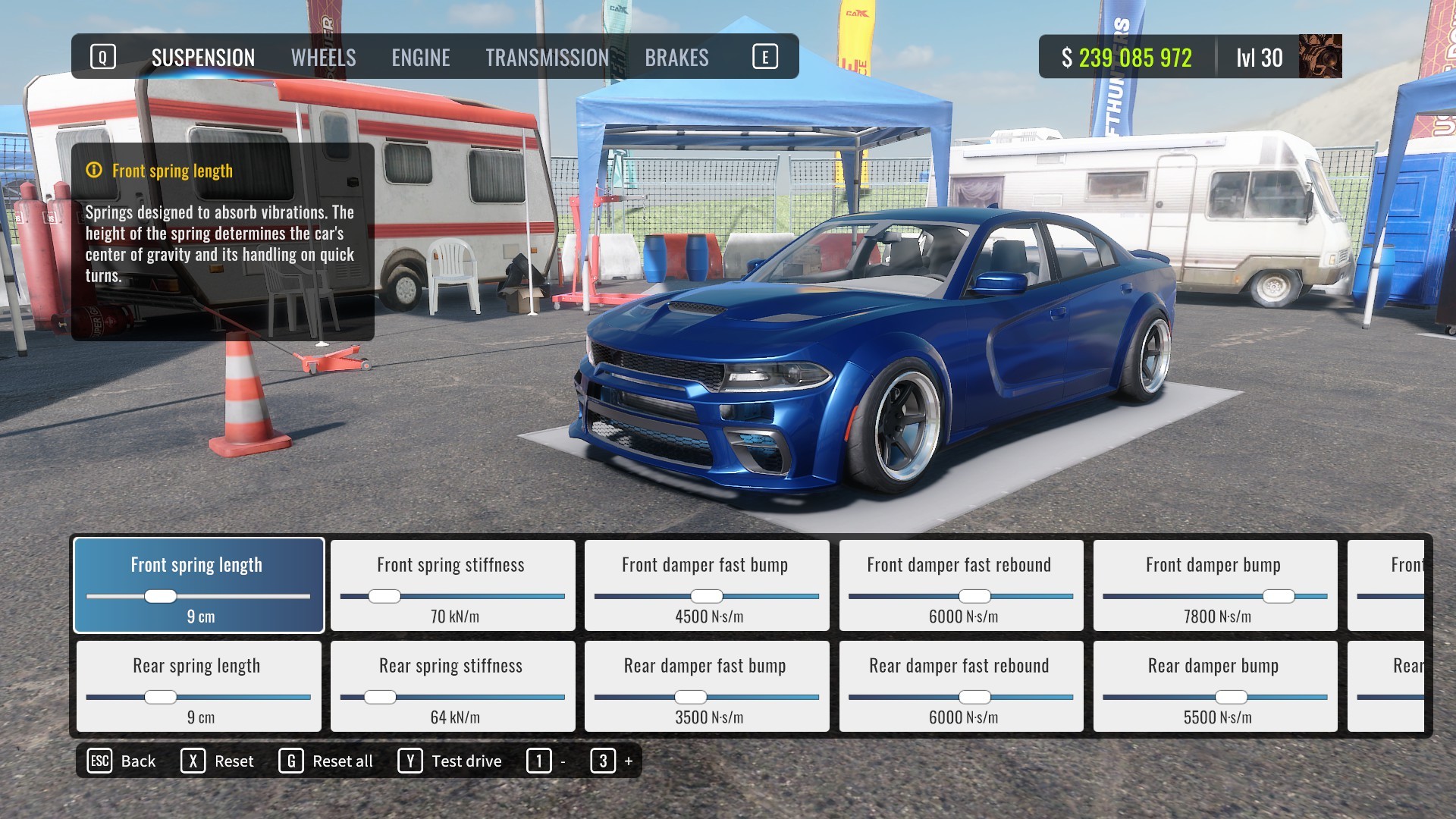Image resolution: width=1456 pixels, height=819 pixels.
Task: Select the Suspension tab
Action: click(x=202, y=57)
